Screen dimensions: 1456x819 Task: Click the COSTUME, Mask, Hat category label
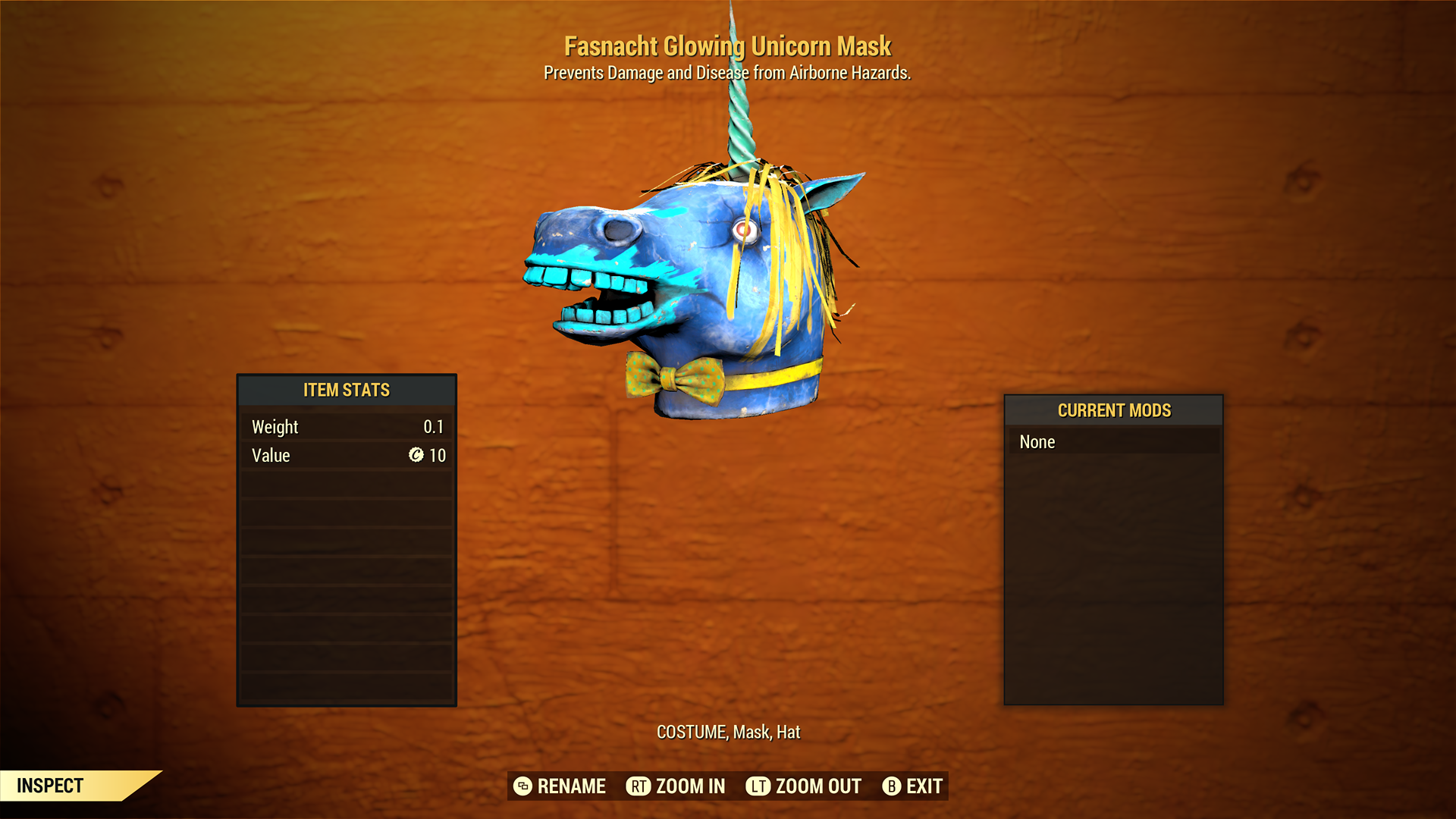727,733
